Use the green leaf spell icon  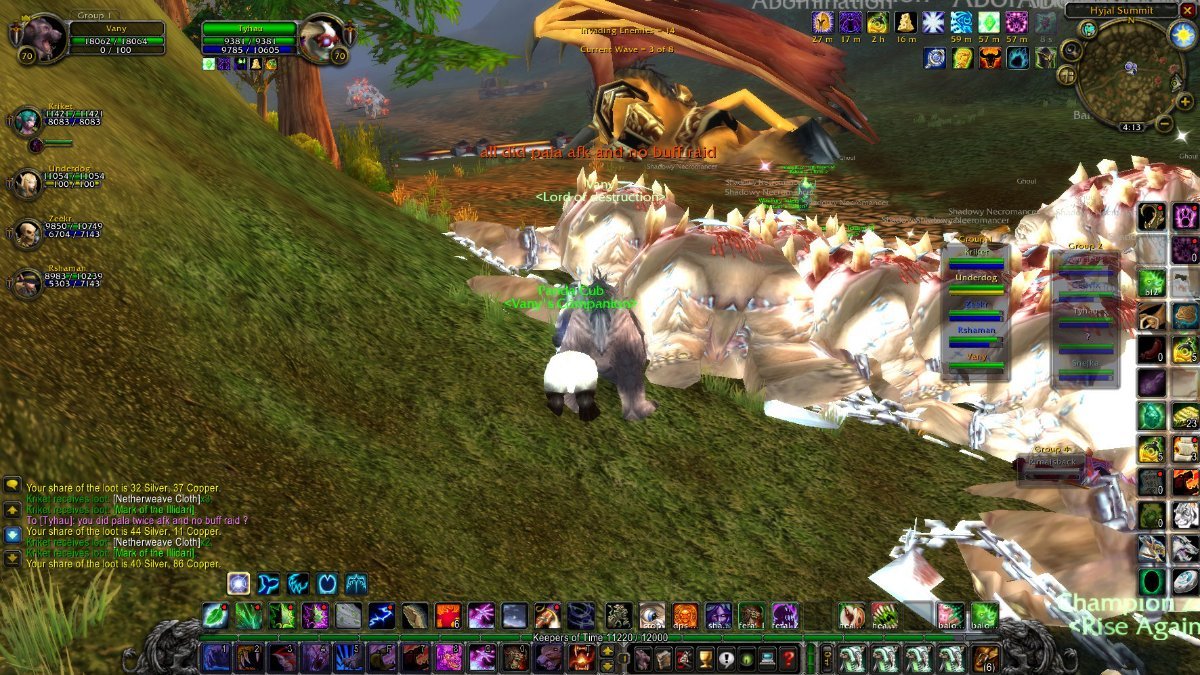click(215, 615)
